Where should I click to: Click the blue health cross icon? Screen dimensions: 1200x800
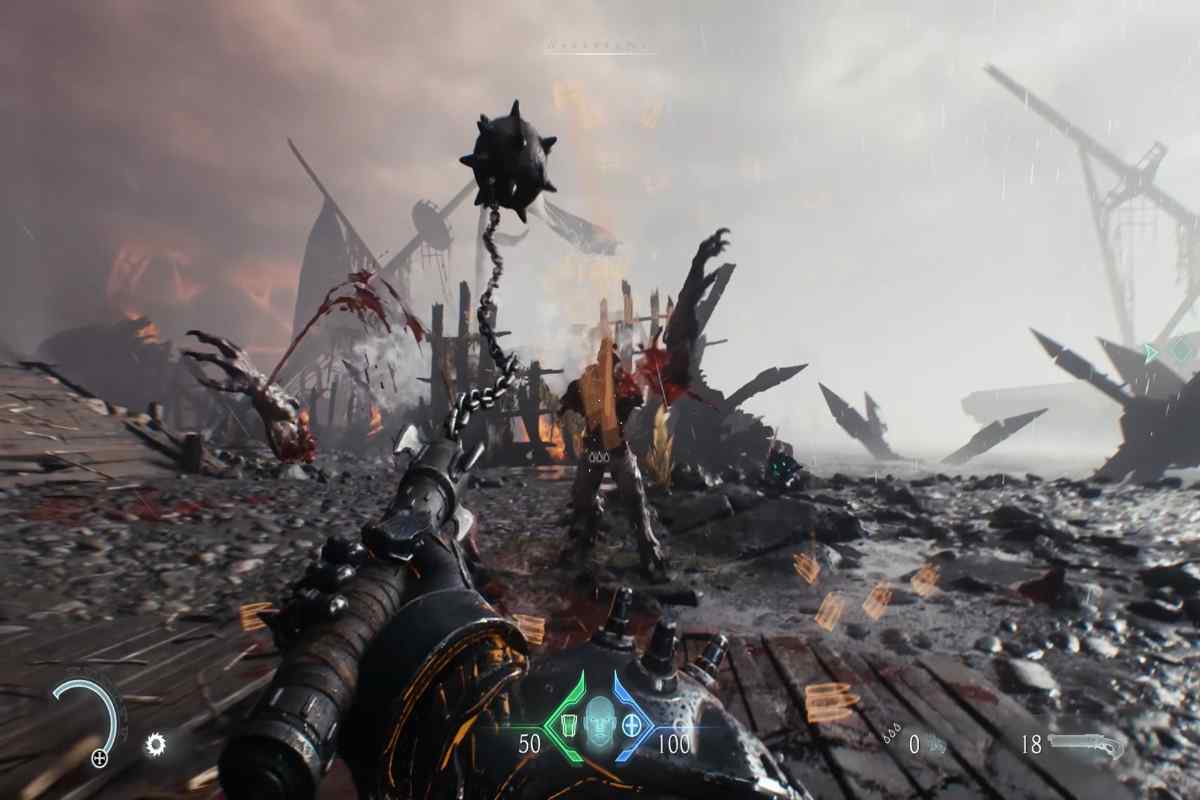pyautogui.click(x=631, y=723)
